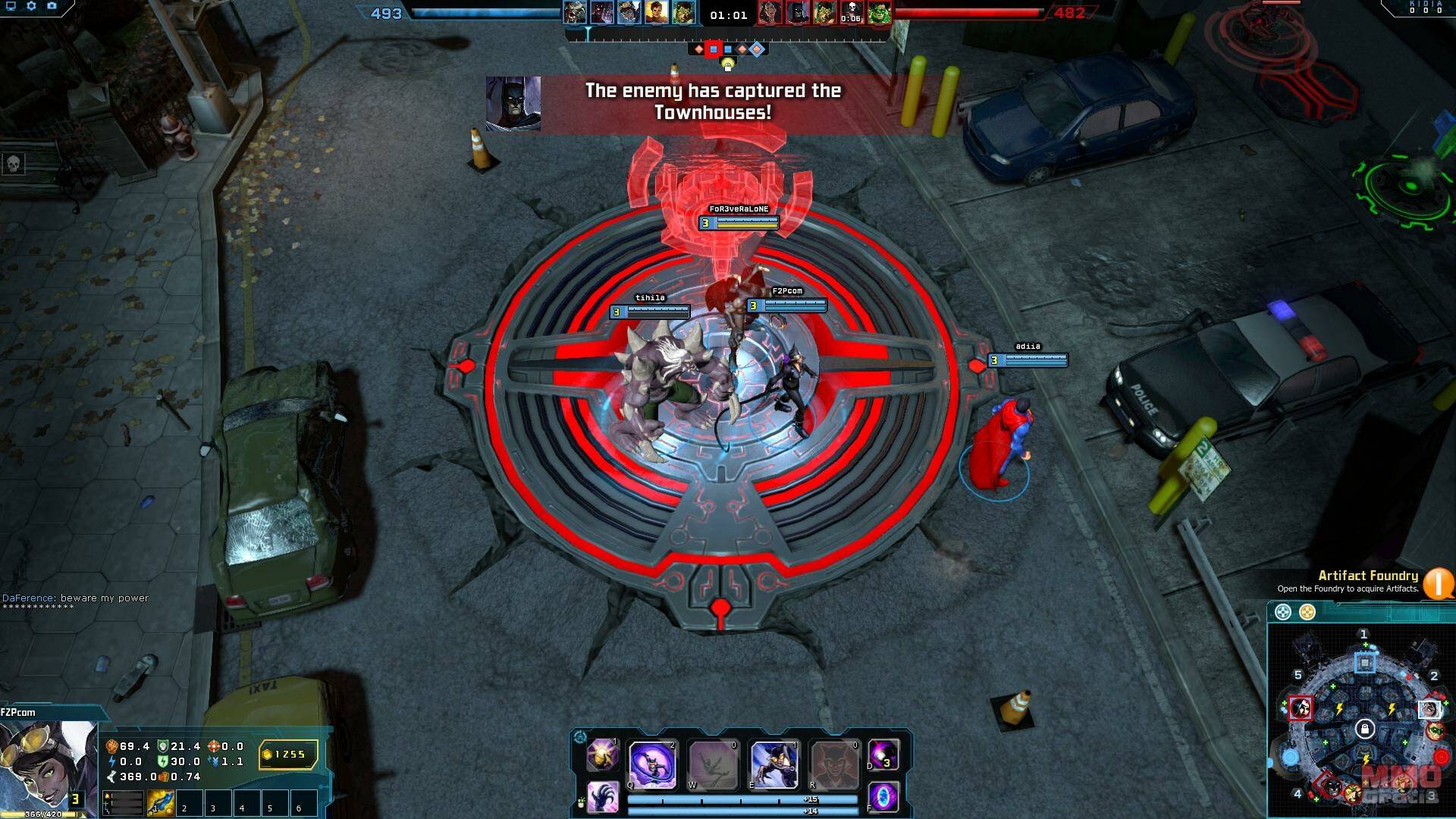The width and height of the screenshot is (1456, 819).
Task: Open the settings gear icon
Action: point(31,6)
